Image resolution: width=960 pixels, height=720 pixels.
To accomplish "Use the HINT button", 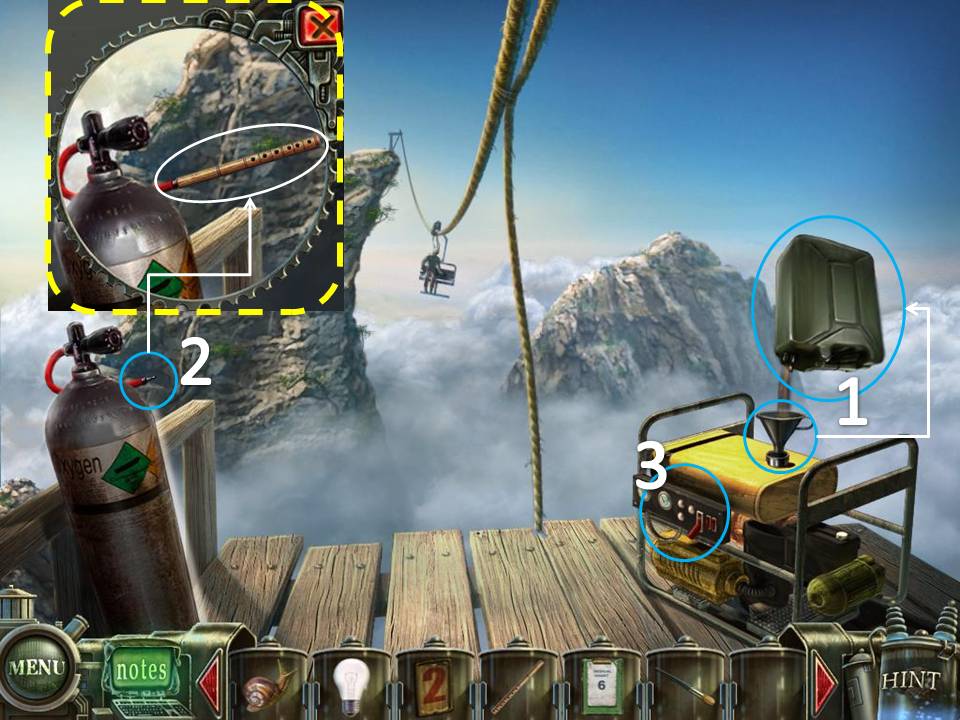I will [911, 680].
